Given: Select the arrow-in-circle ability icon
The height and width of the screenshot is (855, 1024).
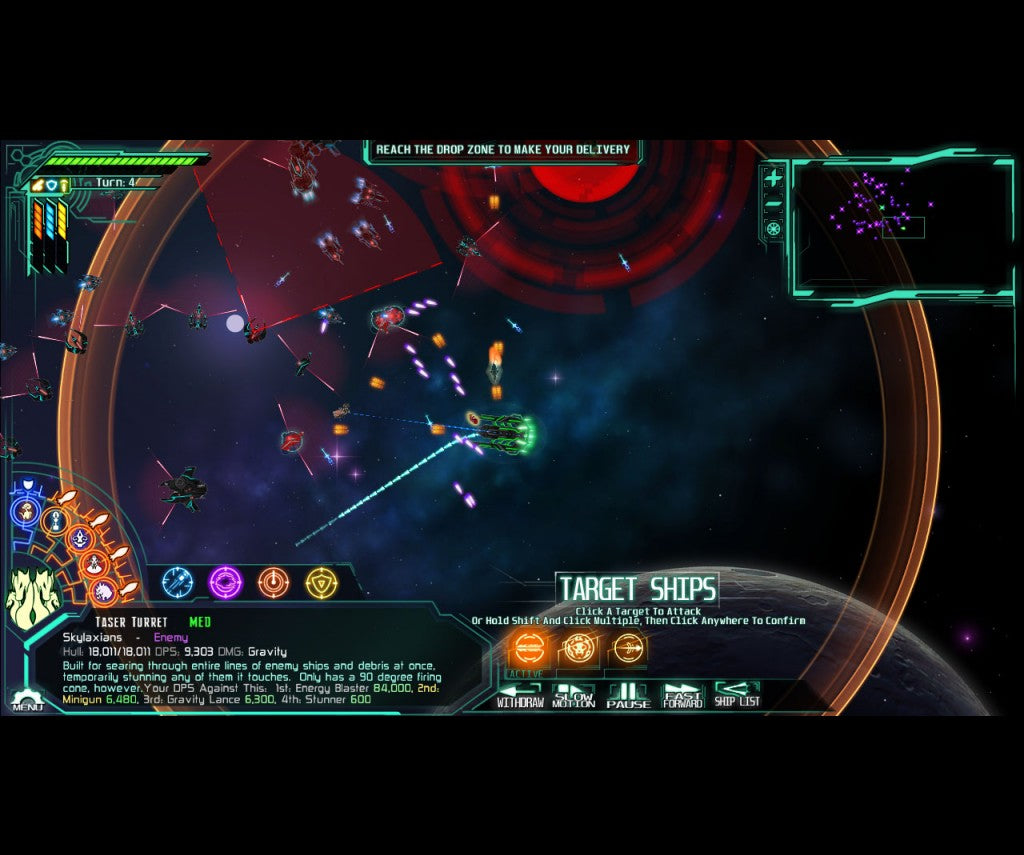Looking at the screenshot, I should [627, 649].
